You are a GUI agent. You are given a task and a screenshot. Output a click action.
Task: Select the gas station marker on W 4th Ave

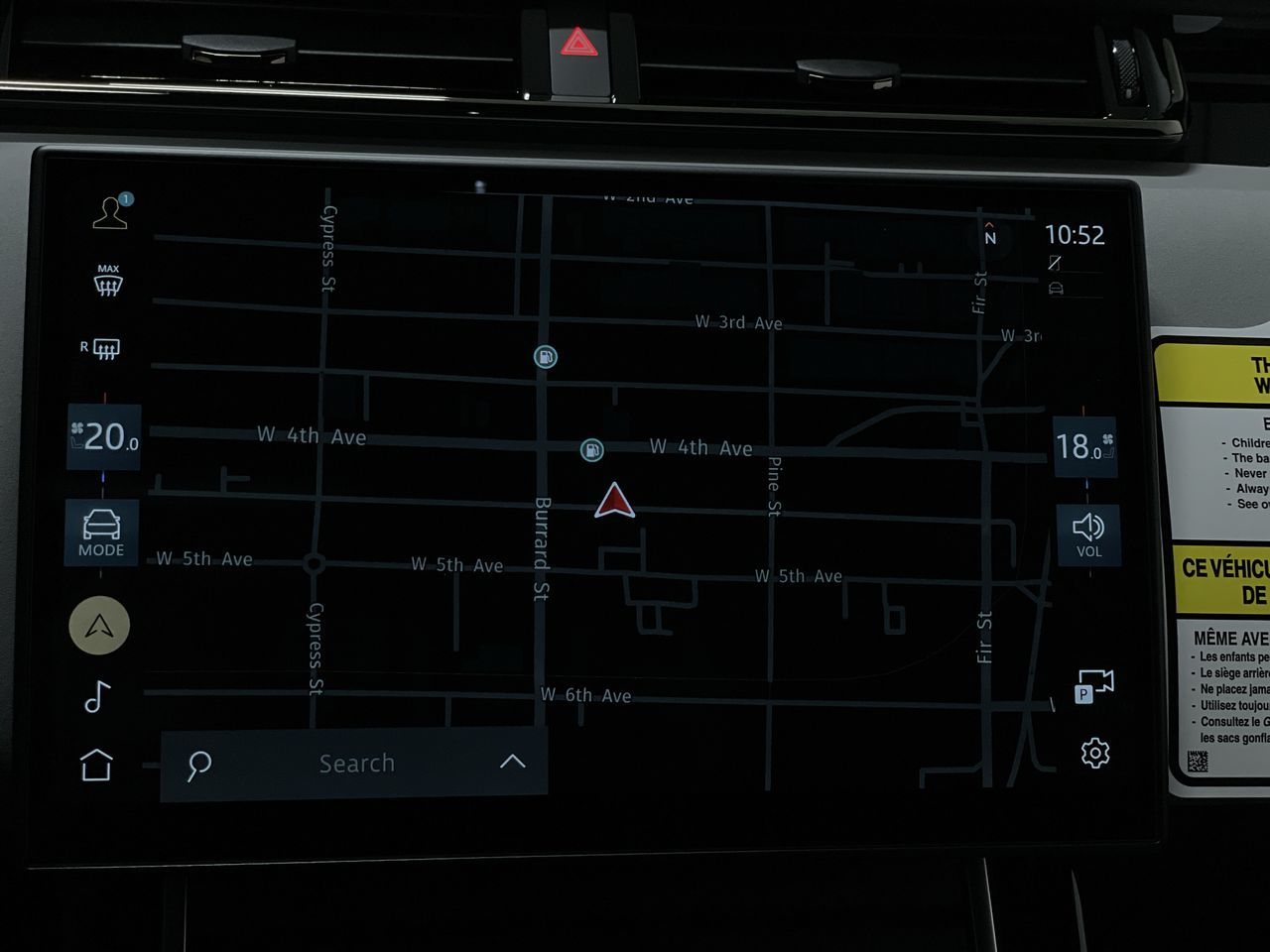[x=591, y=450]
